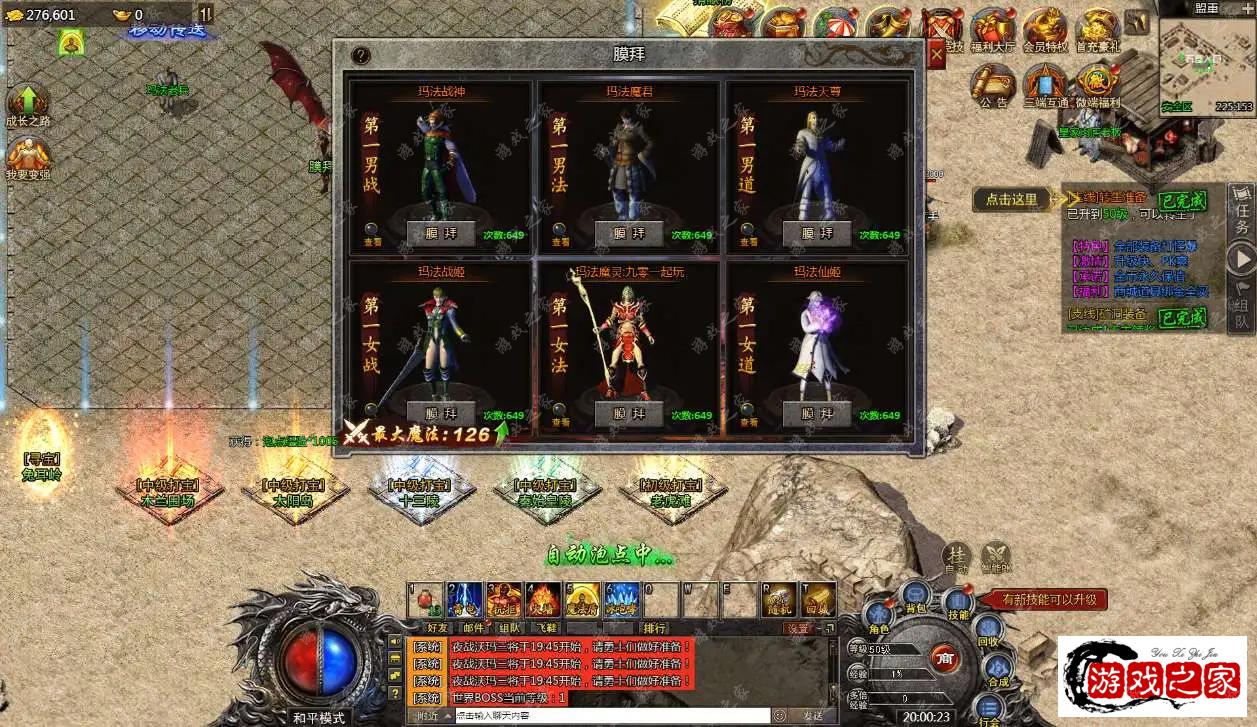Open the help question mark in 膜拜 window
This screenshot has width=1257, height=727.
pyautogui.click(x=361, y=56)
